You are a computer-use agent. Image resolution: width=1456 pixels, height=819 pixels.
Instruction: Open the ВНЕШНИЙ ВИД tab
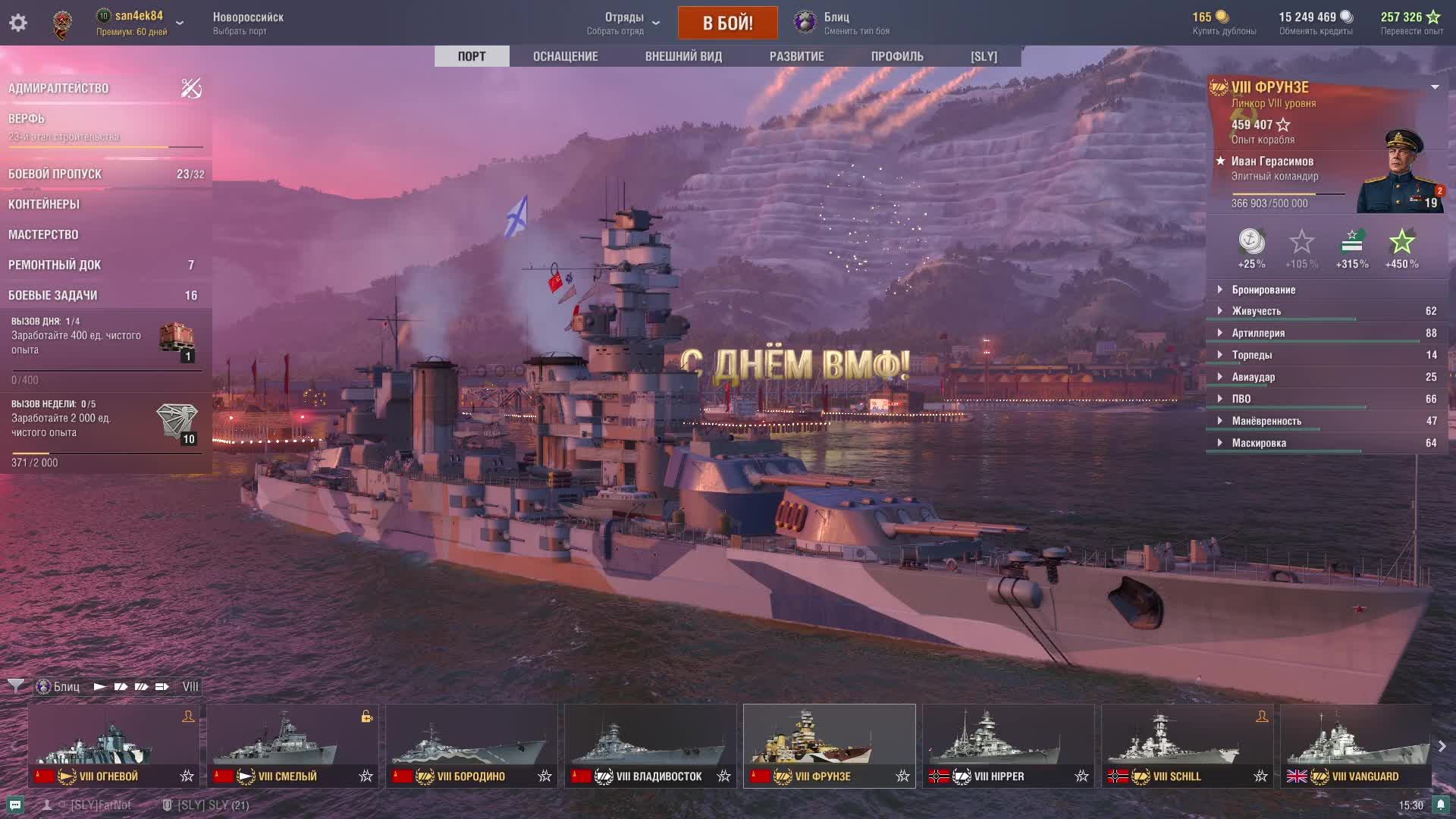pyautogui.click(x=683, y=56)
